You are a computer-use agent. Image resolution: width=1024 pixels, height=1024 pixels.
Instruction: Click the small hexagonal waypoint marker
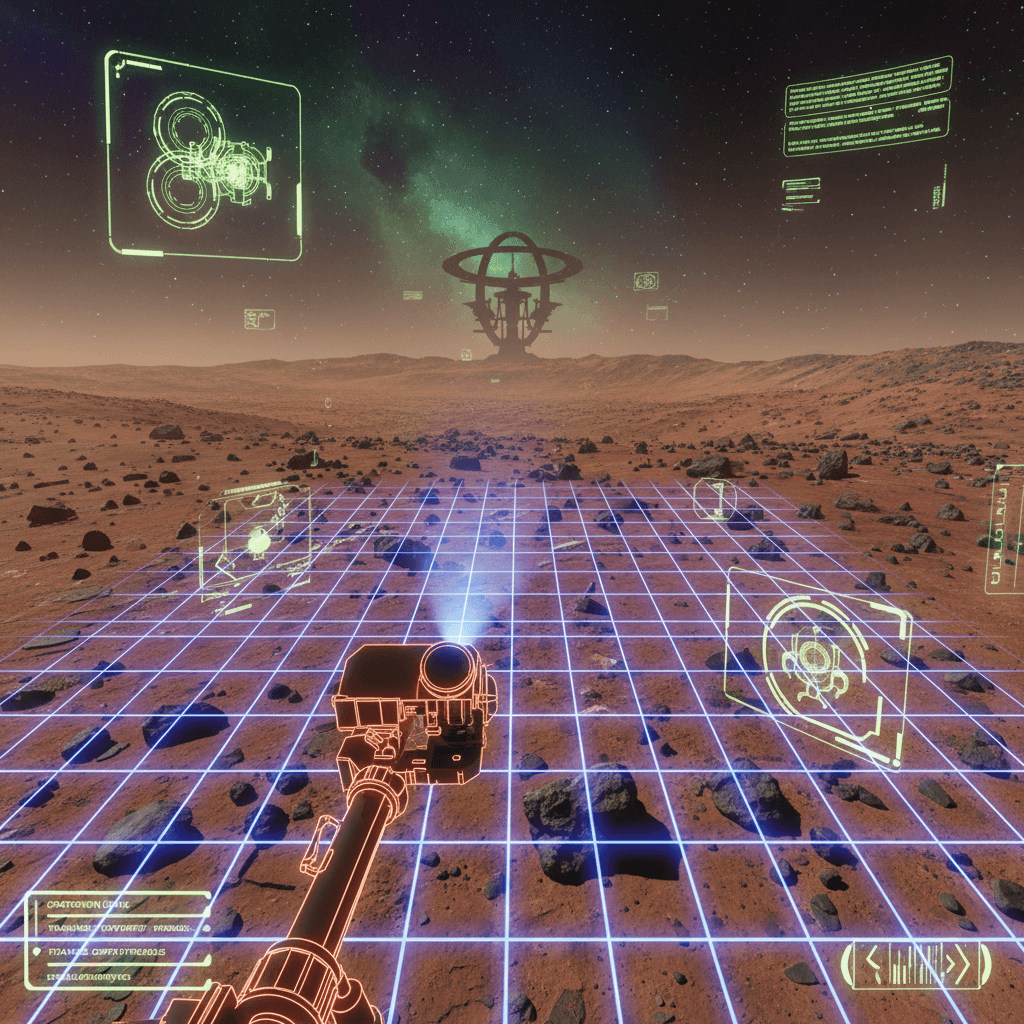715,498
